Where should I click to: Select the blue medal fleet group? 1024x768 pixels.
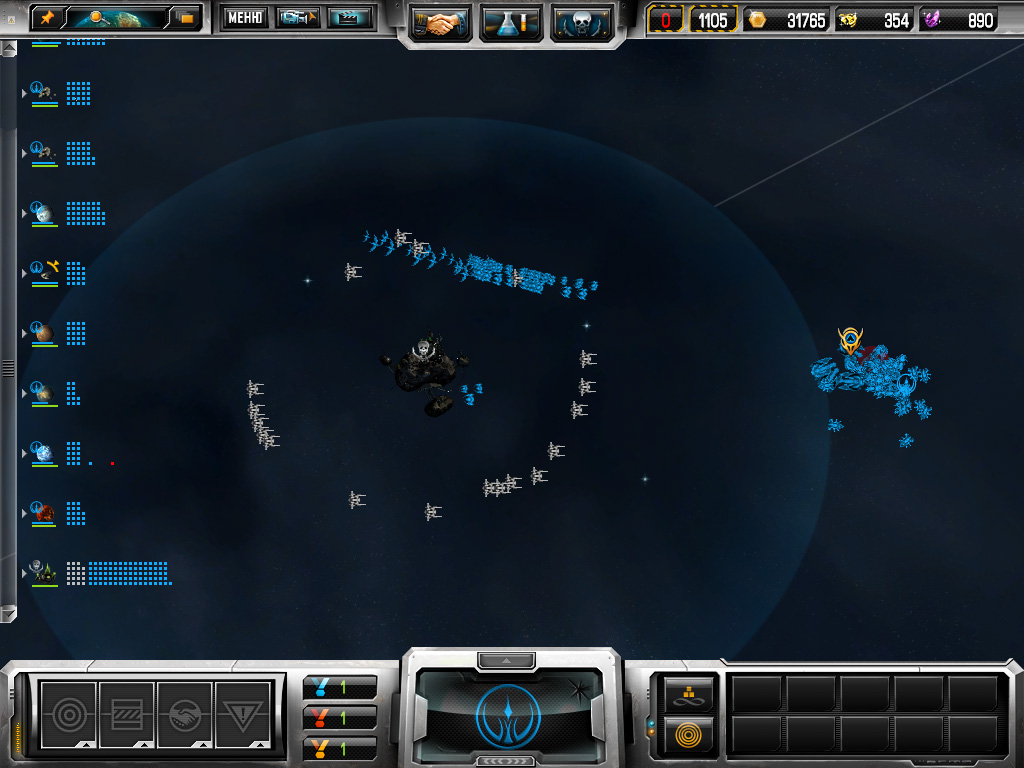point(339,687)
